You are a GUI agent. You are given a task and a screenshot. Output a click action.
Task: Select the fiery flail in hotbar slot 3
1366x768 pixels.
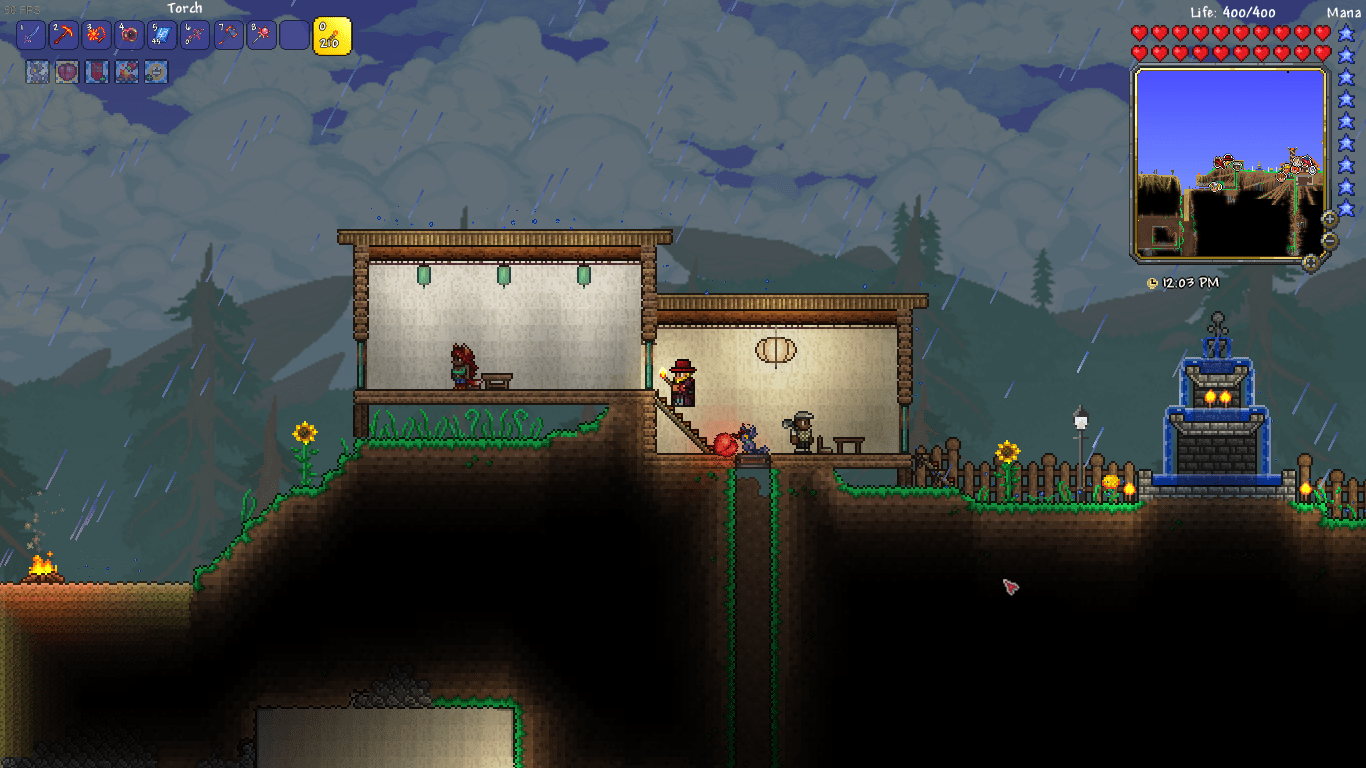(x=96, y=35)
